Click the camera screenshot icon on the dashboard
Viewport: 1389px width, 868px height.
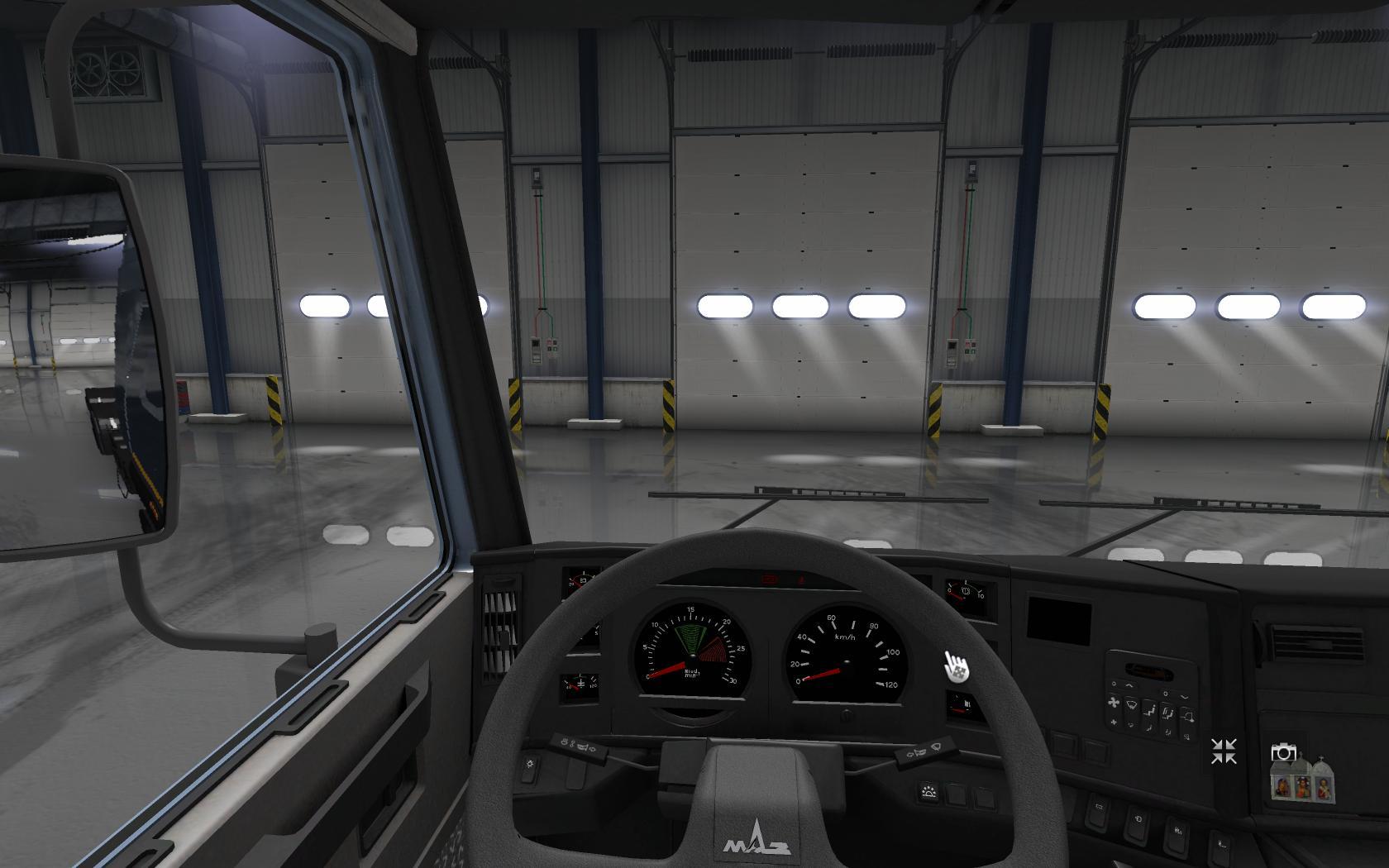pyautogui.click(x=1283, y=753)
